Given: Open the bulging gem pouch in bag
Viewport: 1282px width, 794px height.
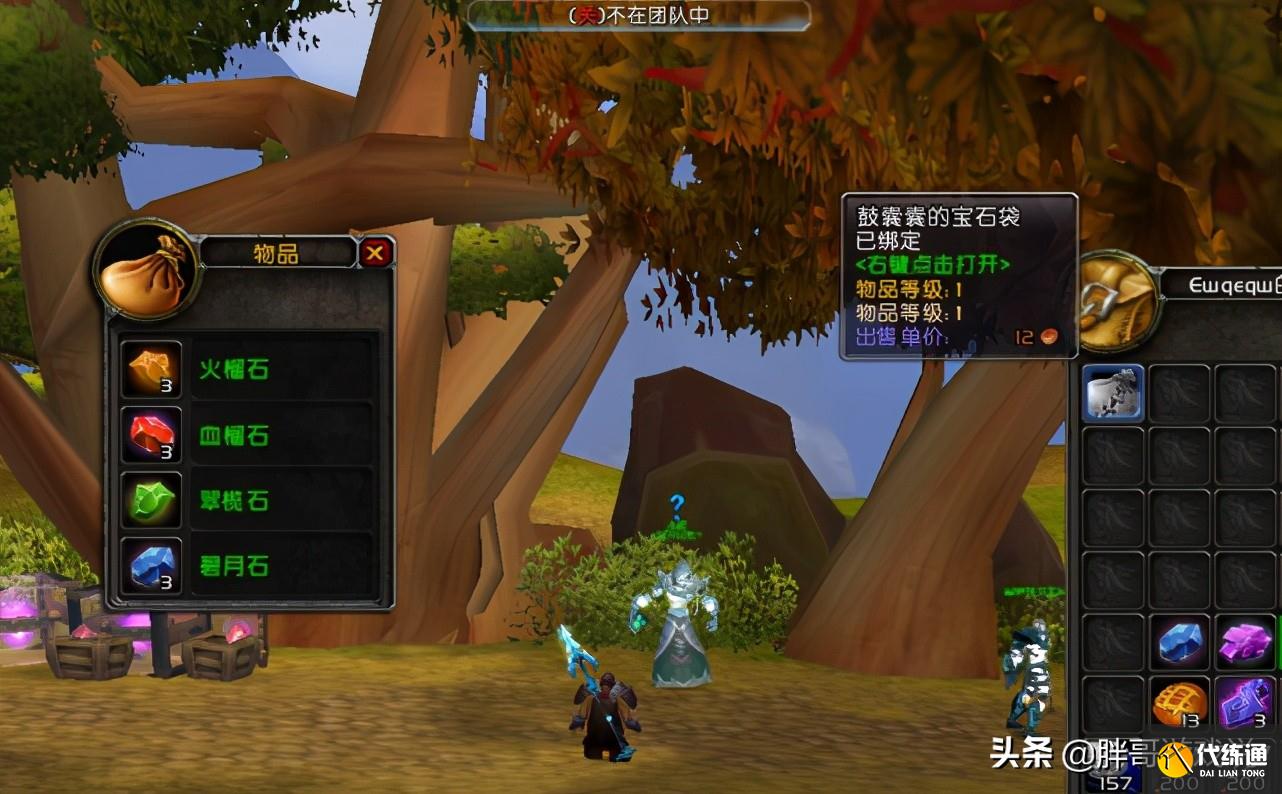Looking at the screenshot, I should [1114, 393].
